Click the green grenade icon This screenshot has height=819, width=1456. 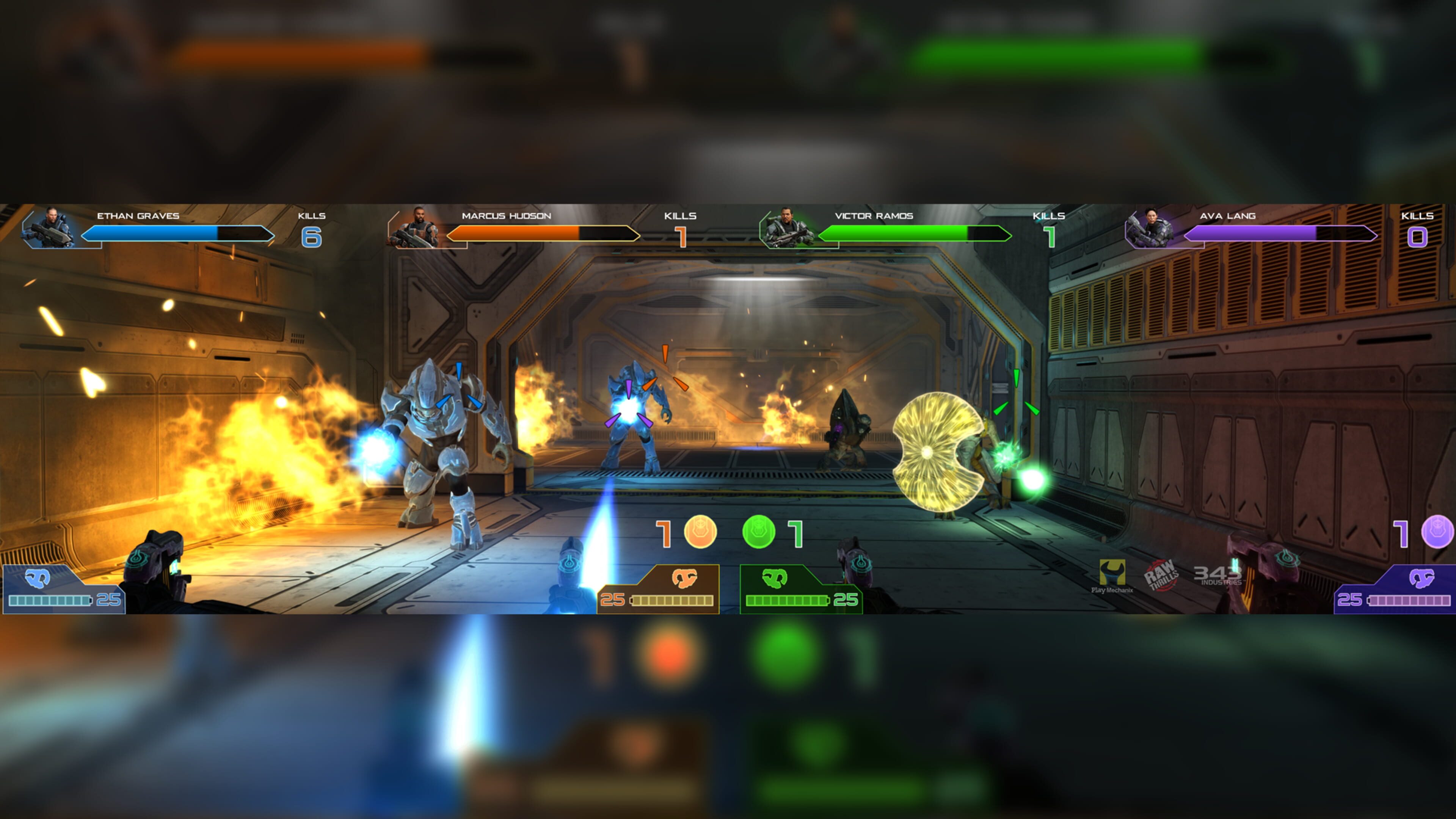758,532
